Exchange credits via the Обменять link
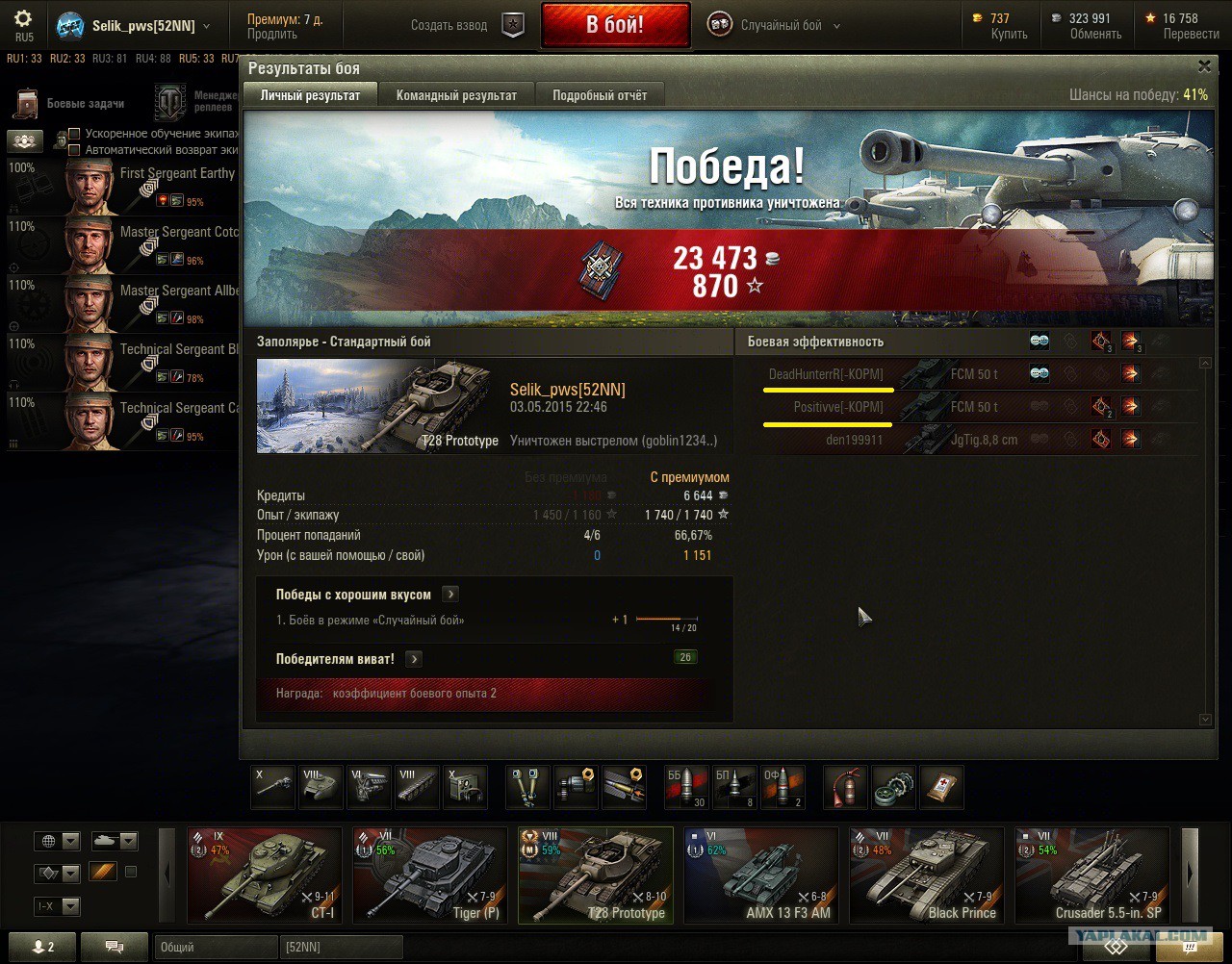The height and width of the screenshot is (964, 1232). (1095, 34)
